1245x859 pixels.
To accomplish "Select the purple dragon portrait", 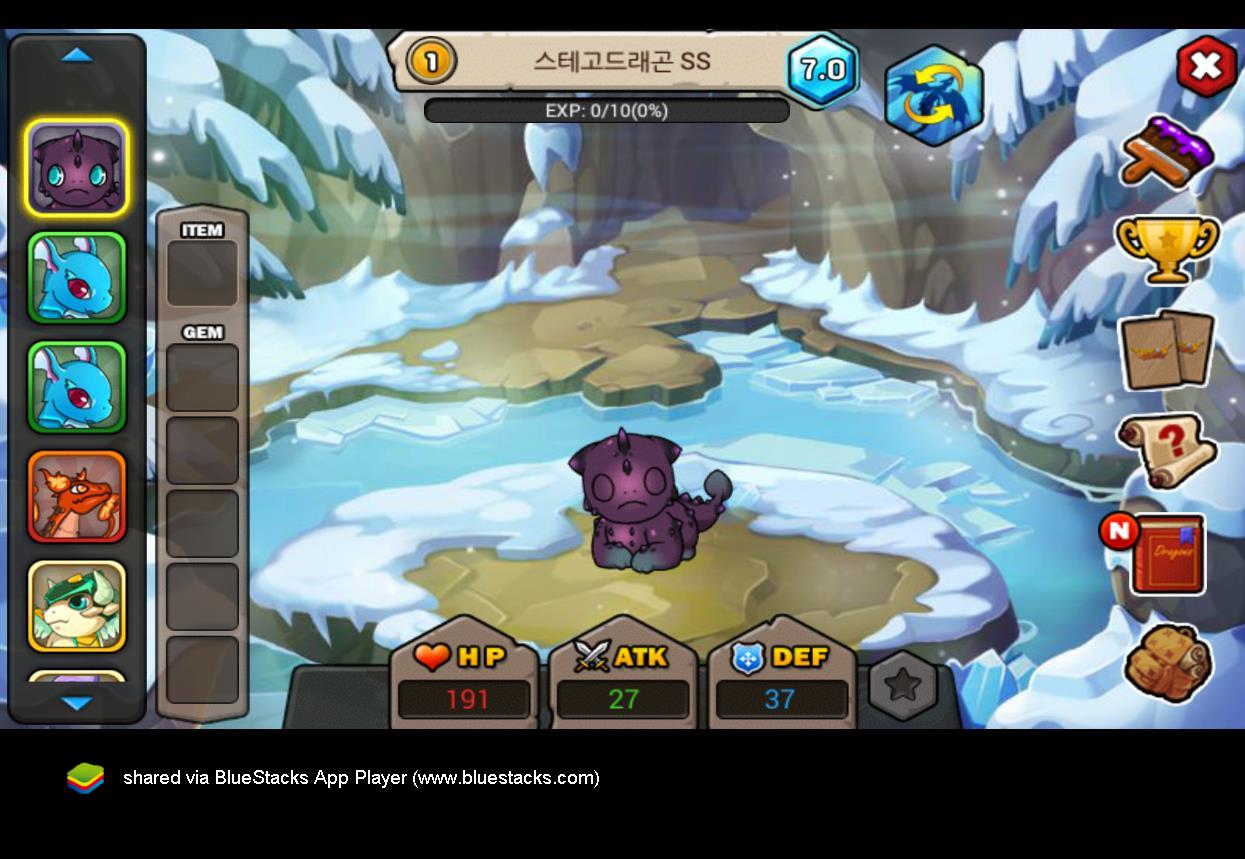I will point(77,167).
